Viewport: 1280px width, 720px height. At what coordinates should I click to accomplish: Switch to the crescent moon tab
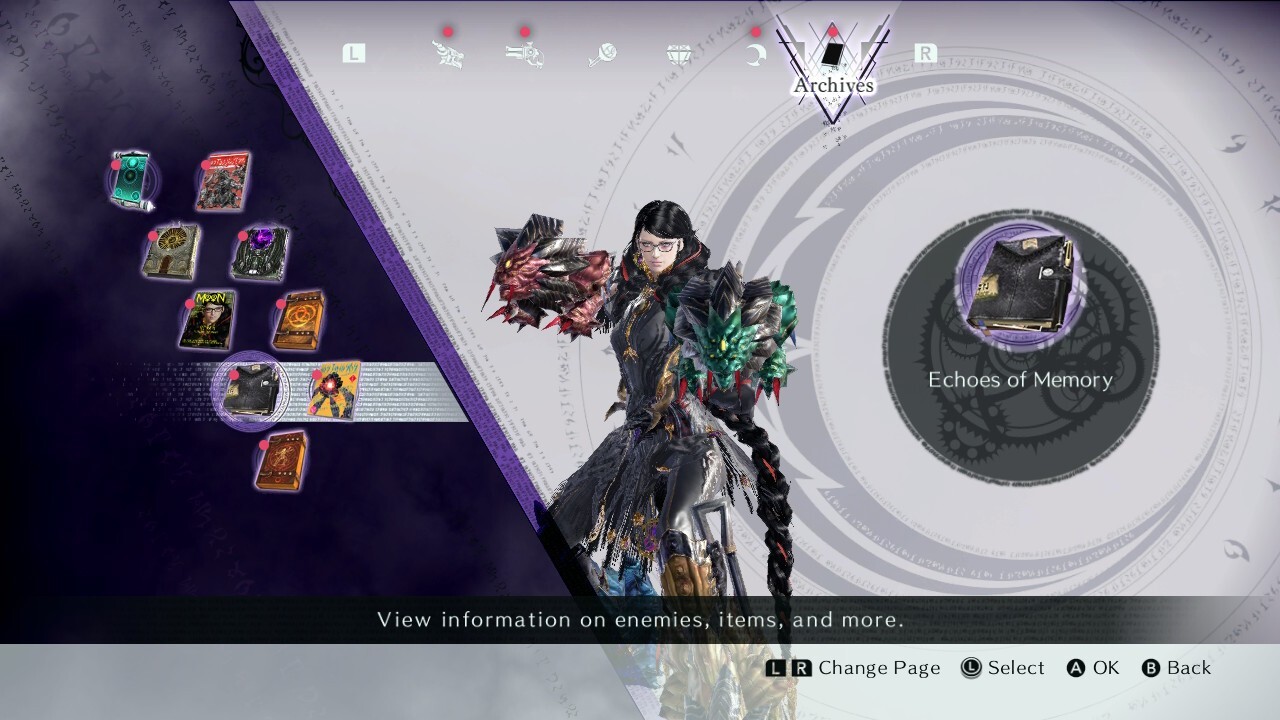tap(755, 54)
